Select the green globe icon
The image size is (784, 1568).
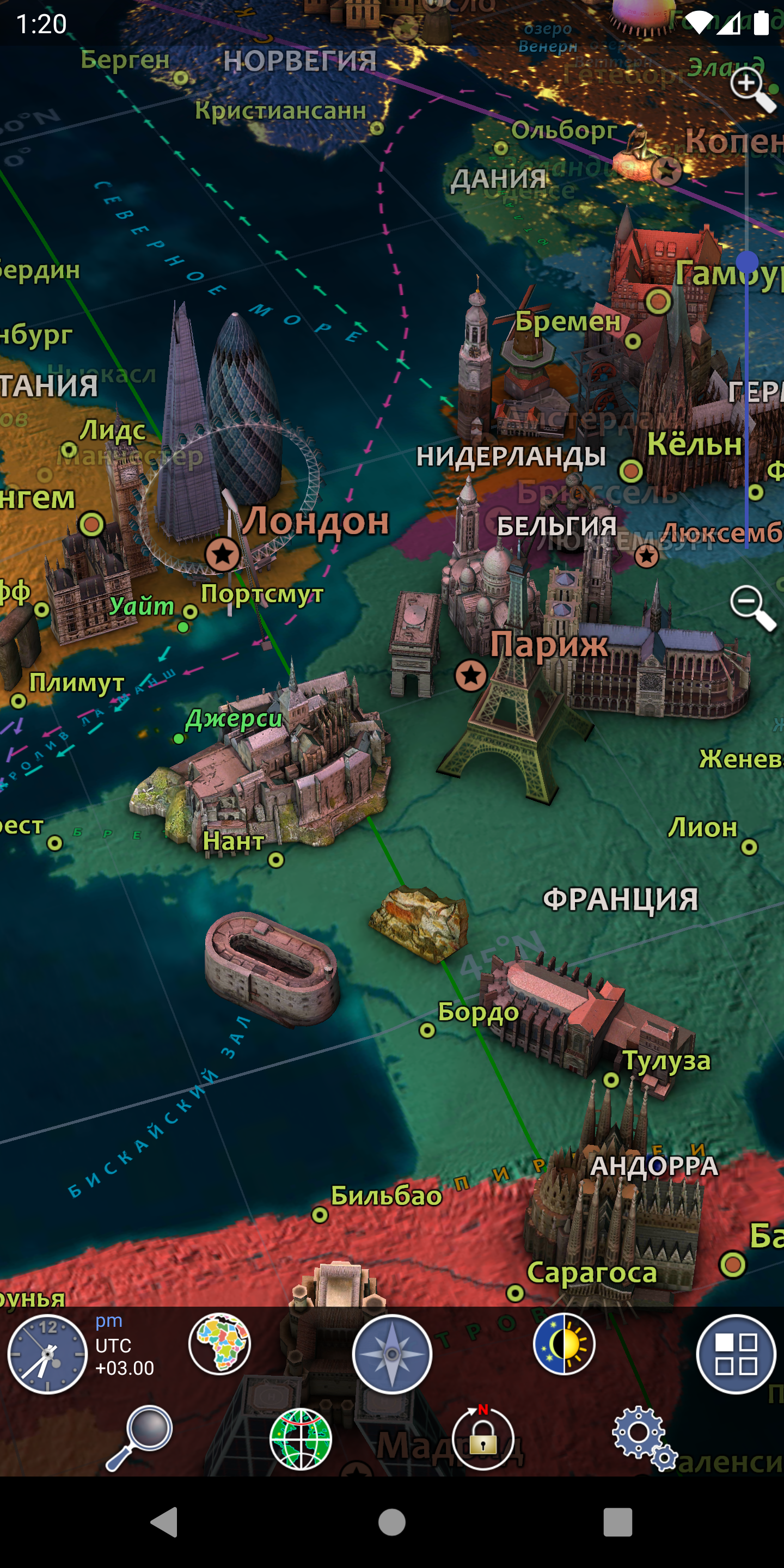click(301, 1439)
